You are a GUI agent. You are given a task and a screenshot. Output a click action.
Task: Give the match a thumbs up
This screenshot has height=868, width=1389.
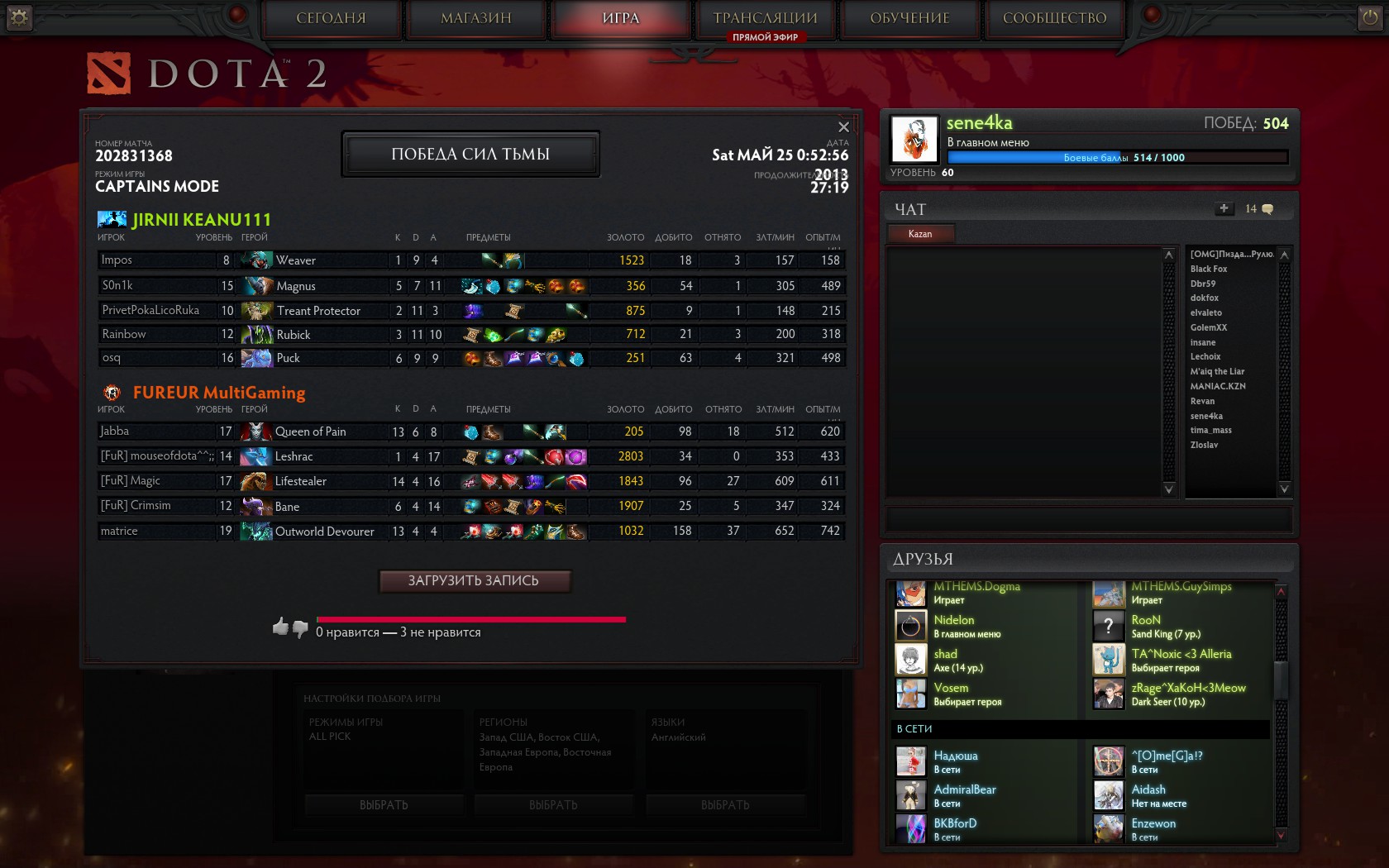[280, 627]
